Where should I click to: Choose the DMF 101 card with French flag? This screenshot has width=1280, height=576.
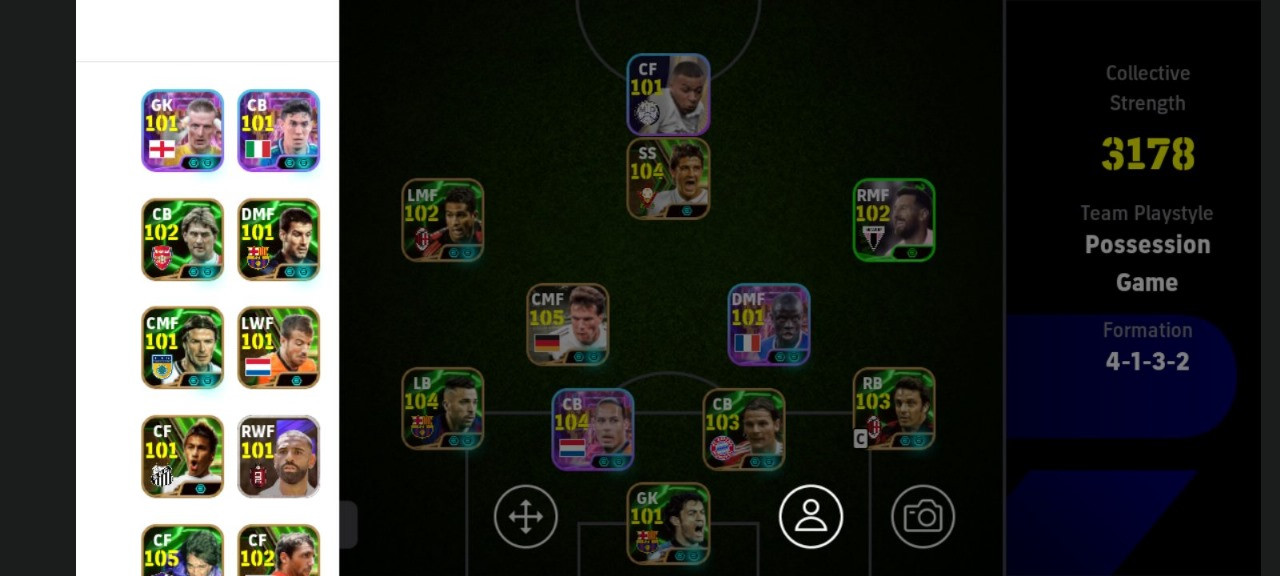point(769,324)
